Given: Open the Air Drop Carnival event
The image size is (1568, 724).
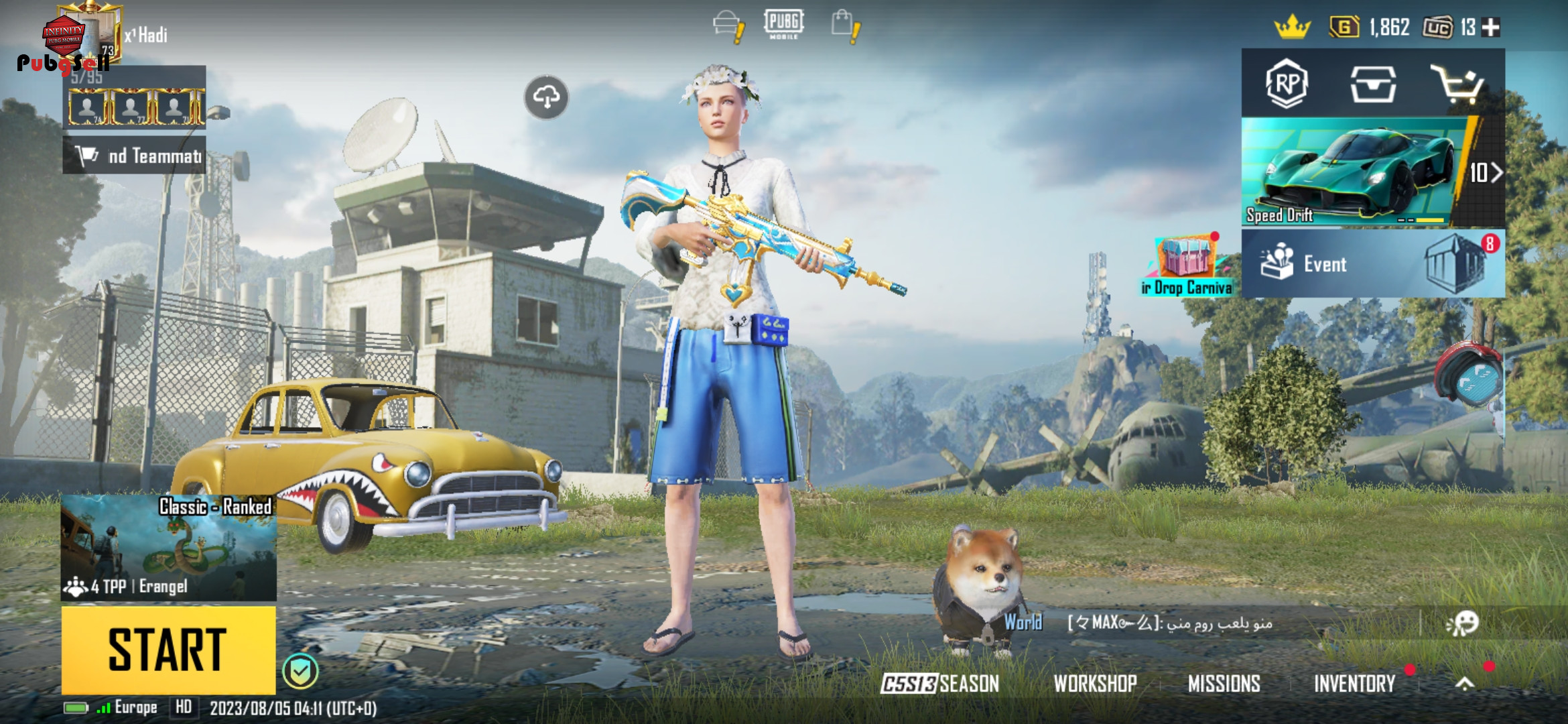Looking at the screenshot, I should click(1187, 265).
